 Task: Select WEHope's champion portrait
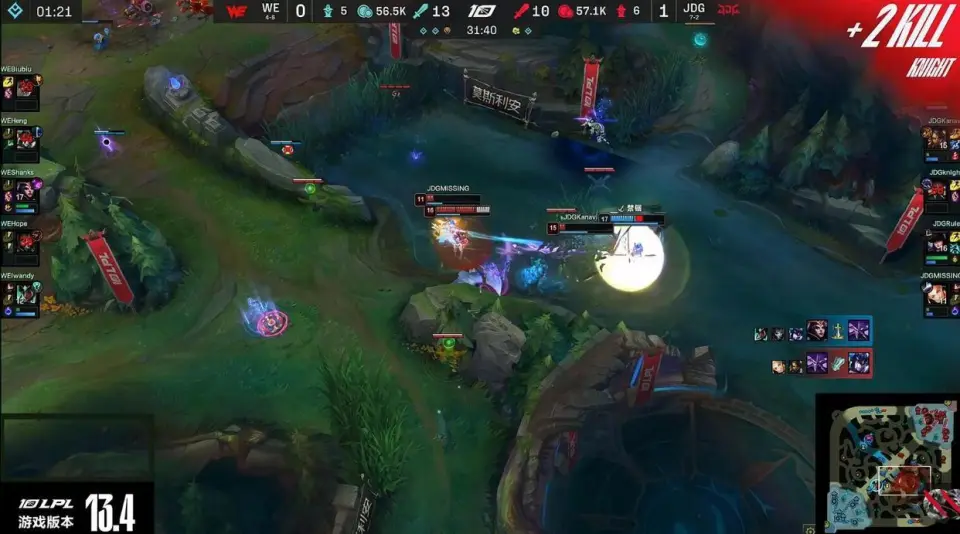tap(26, 242)
